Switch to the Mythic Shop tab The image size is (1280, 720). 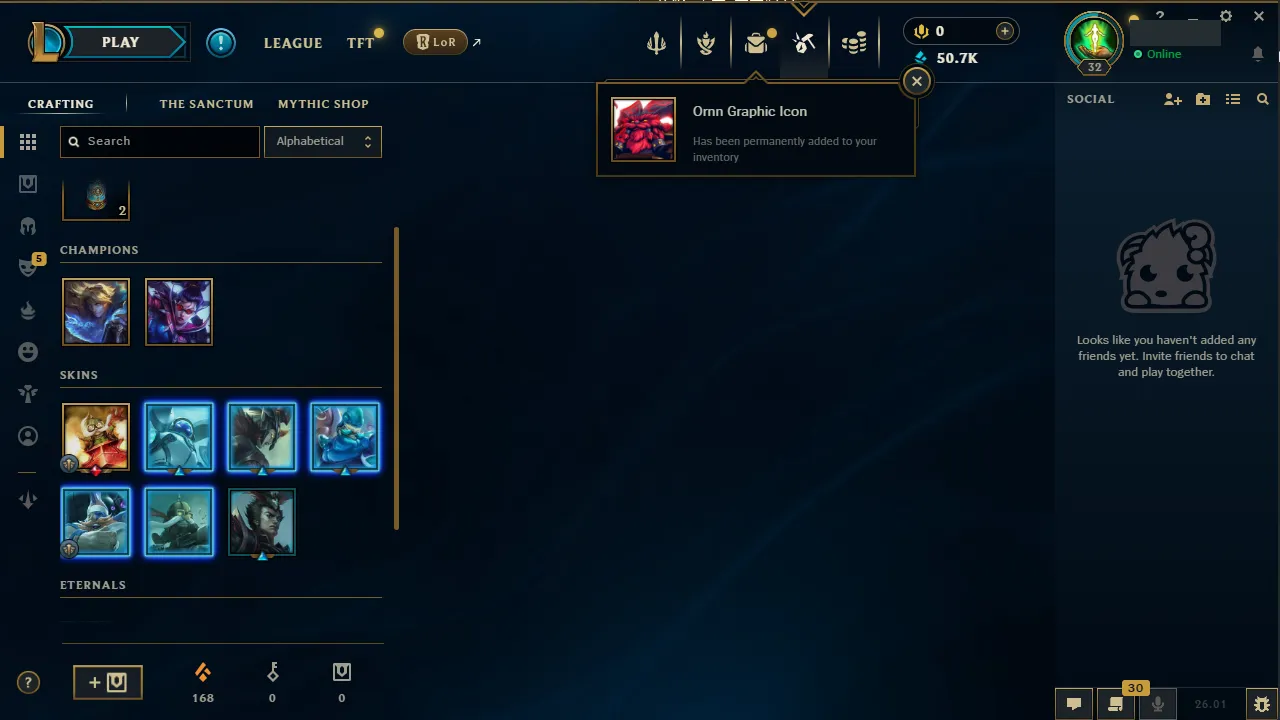(323, 103)
